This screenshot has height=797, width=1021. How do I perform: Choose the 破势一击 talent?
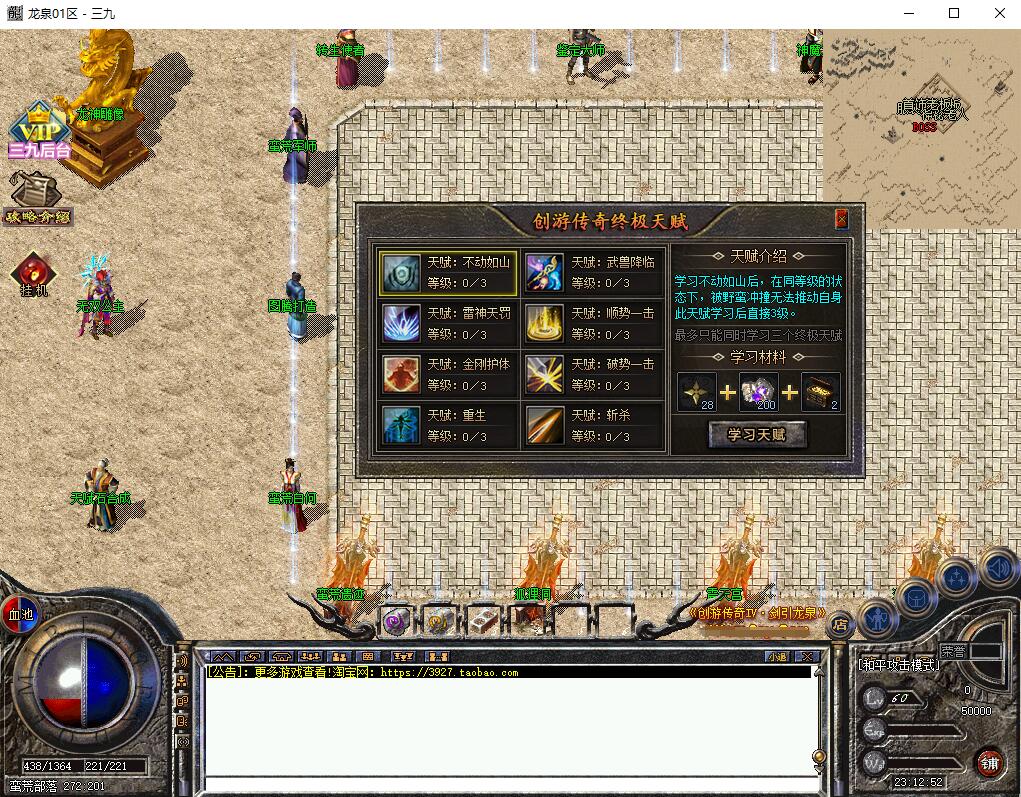pyautogui.click(x=592, y=375)
